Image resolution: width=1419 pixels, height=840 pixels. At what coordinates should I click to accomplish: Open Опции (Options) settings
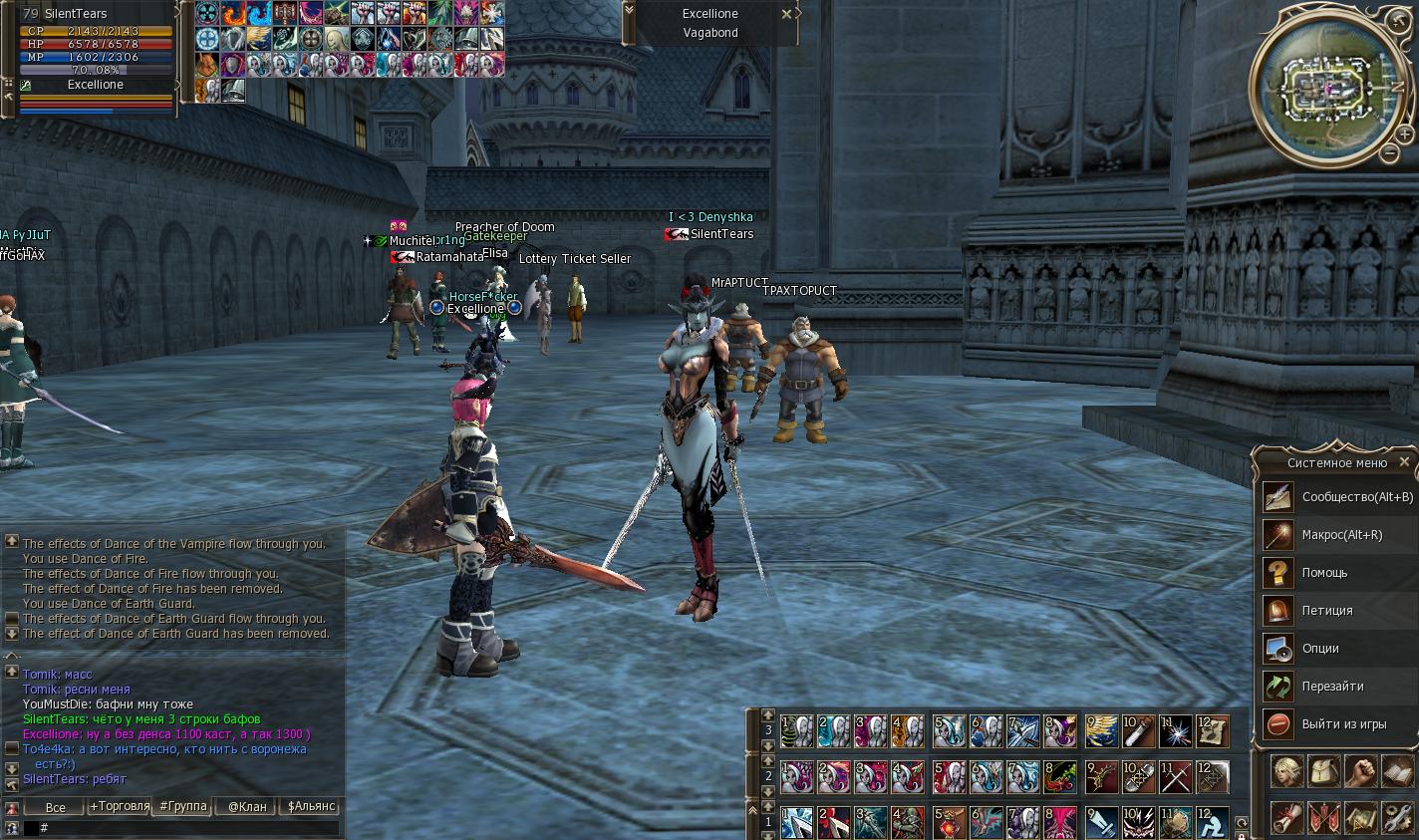tap(1319, 649)
